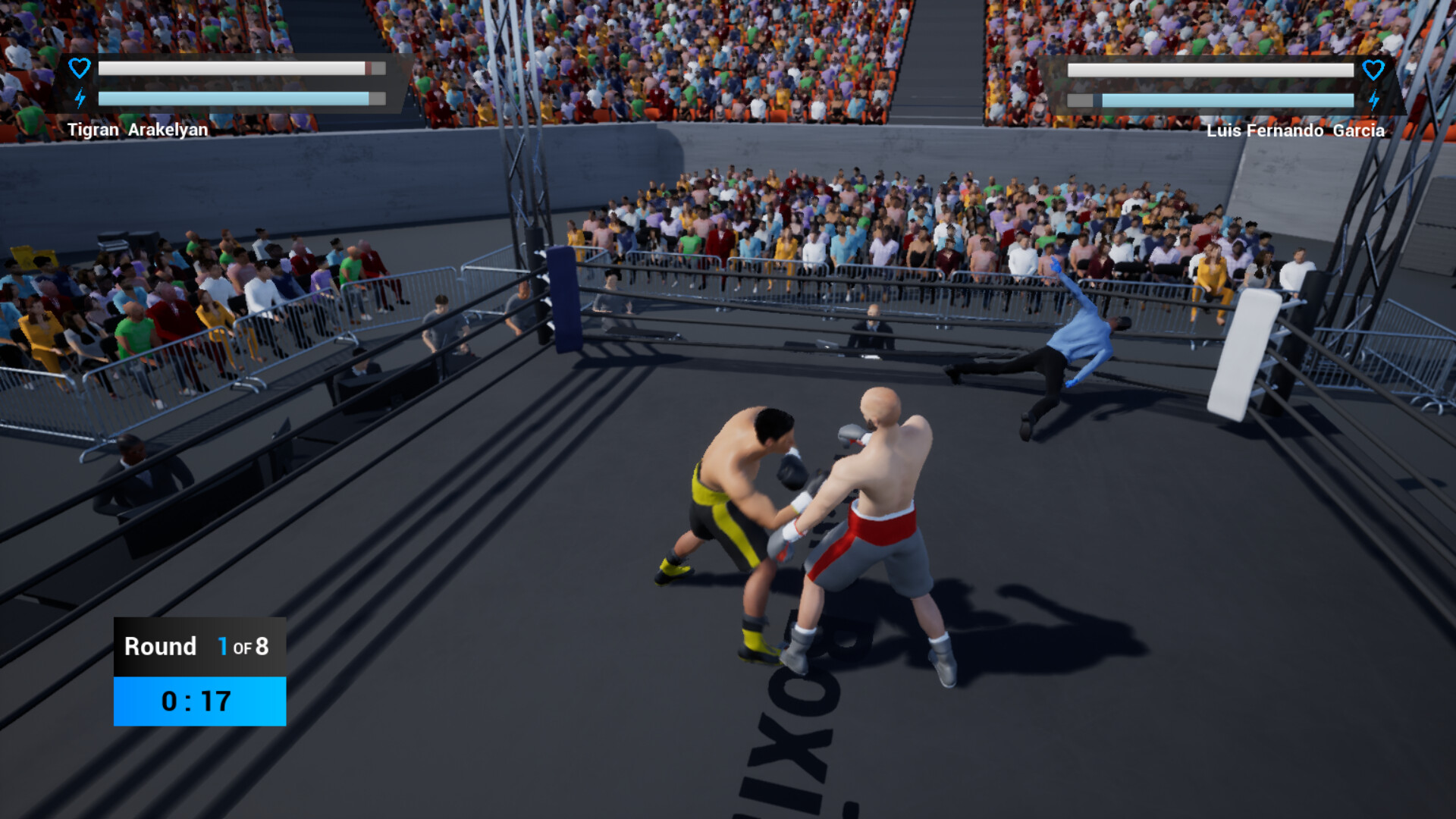The width and height of the screenshot is (1456, 819).
Task: Click the lightning stamina icon for Tigran
Action: click(80, 97)
